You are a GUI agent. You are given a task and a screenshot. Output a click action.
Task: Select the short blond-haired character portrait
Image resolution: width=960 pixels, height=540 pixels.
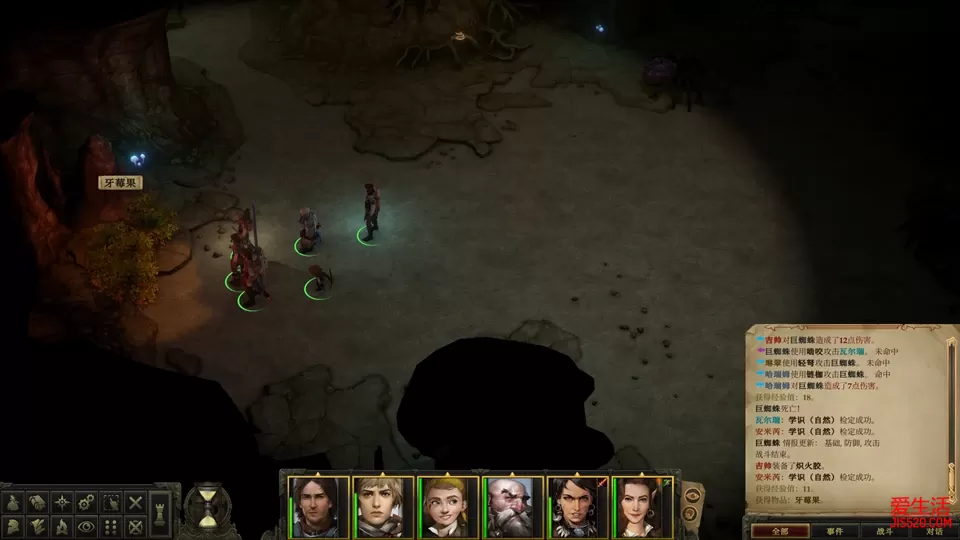(x=383, y=507)
